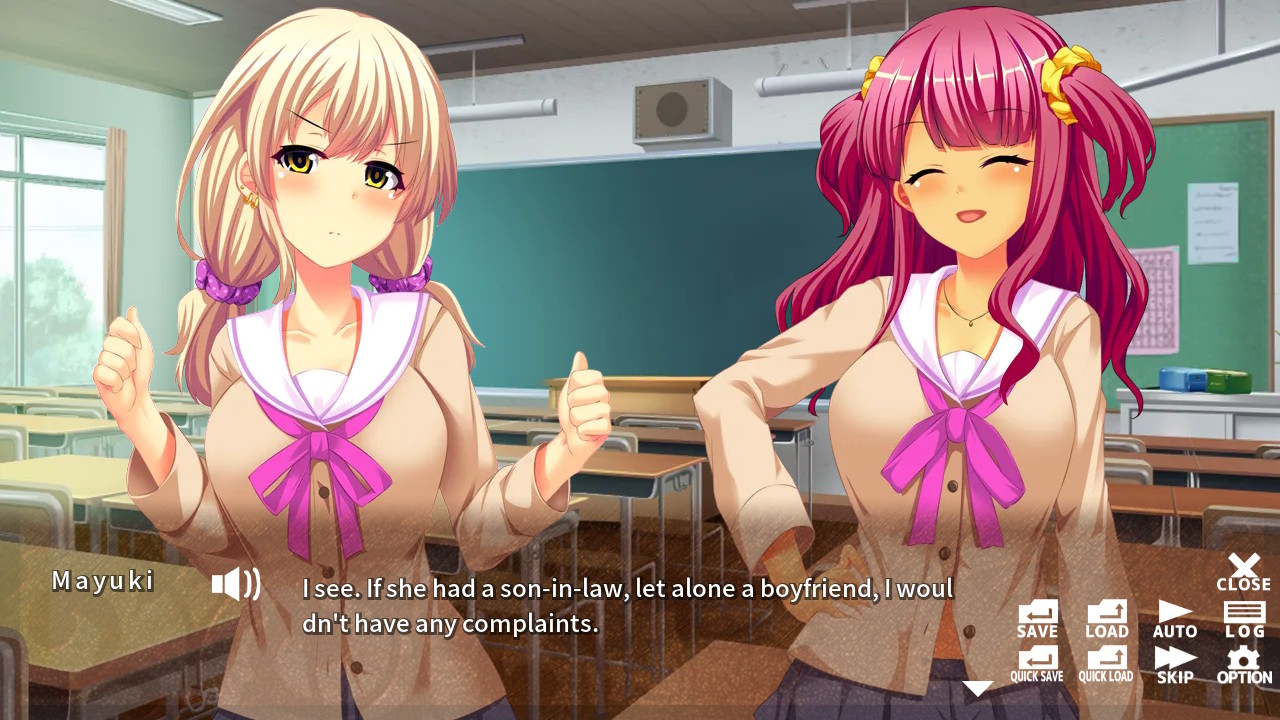This screenshot has height=720, width=1280.
Task: Click the SKIP text label
Action: tap(1174, 675)
